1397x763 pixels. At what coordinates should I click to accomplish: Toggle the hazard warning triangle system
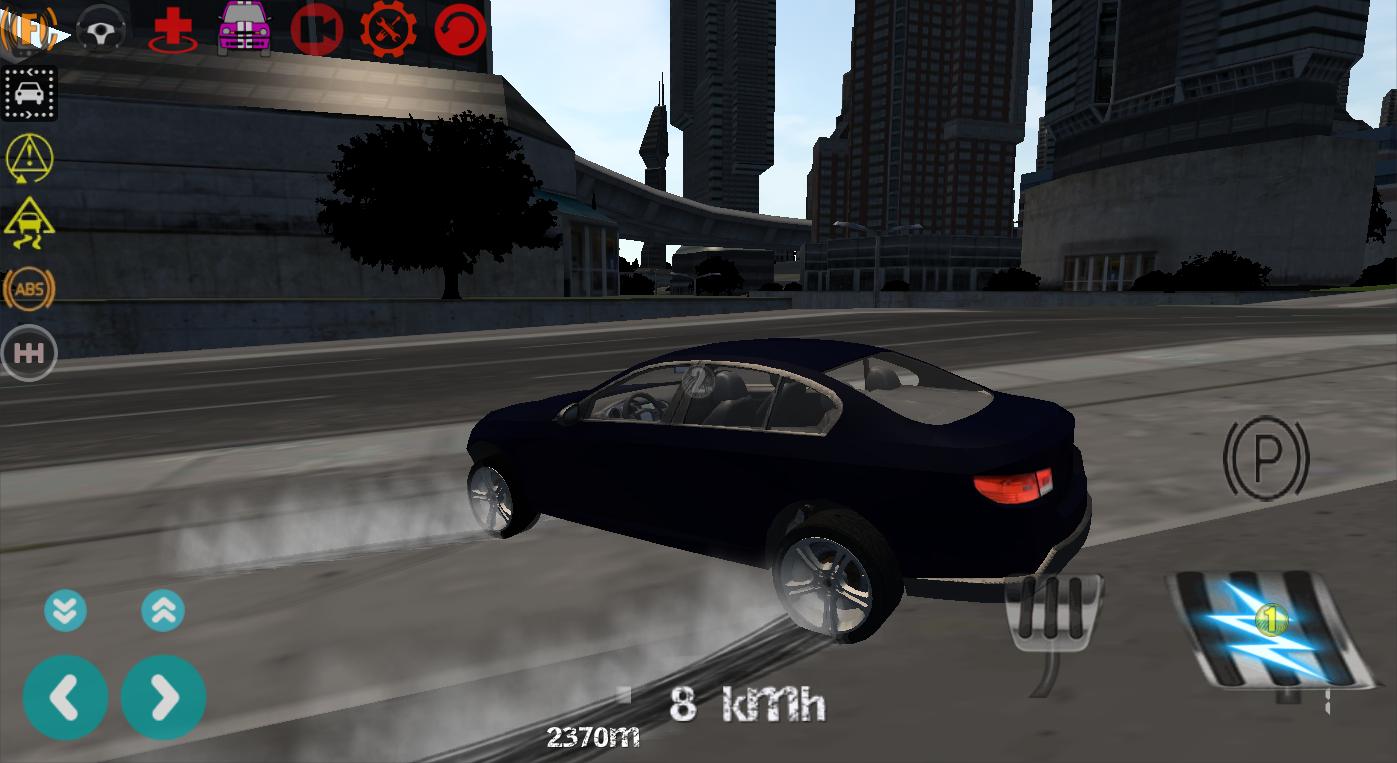[29, 159]
